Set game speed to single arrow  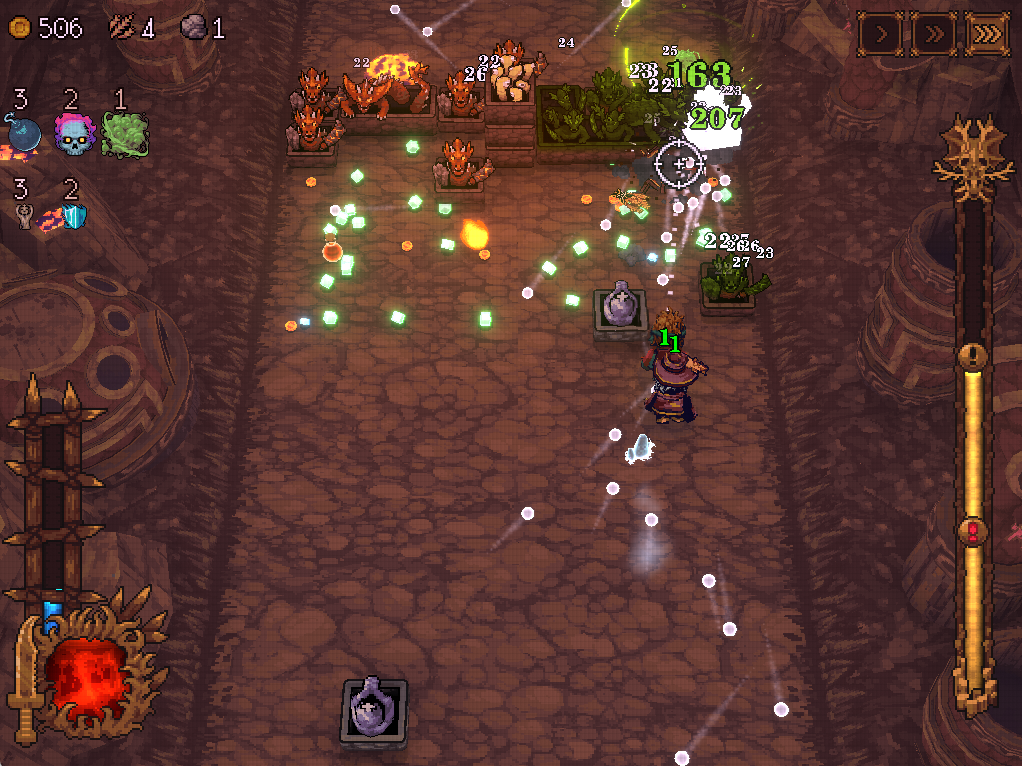(882, 34)
